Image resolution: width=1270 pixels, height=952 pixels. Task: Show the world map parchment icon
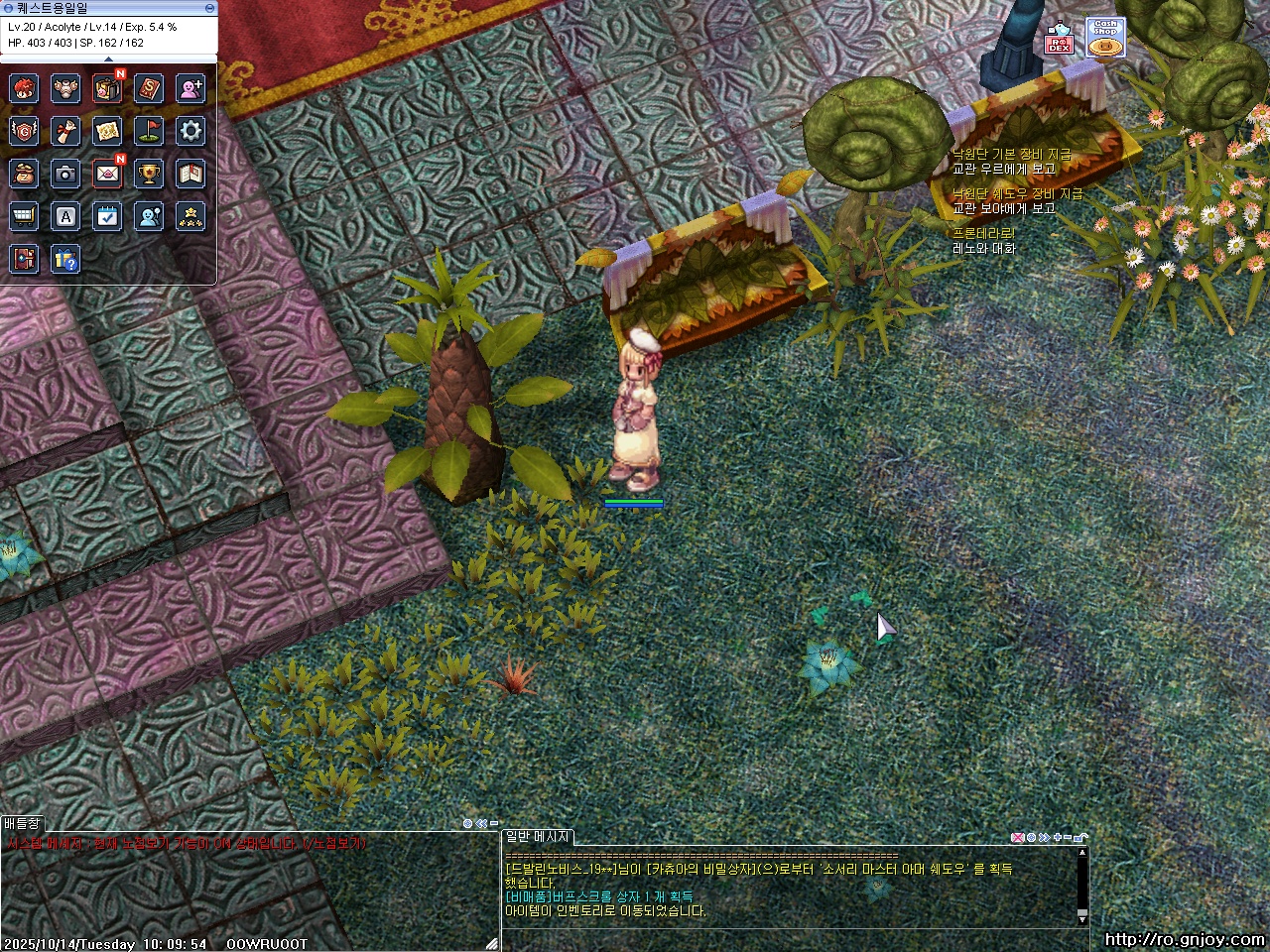107,131
